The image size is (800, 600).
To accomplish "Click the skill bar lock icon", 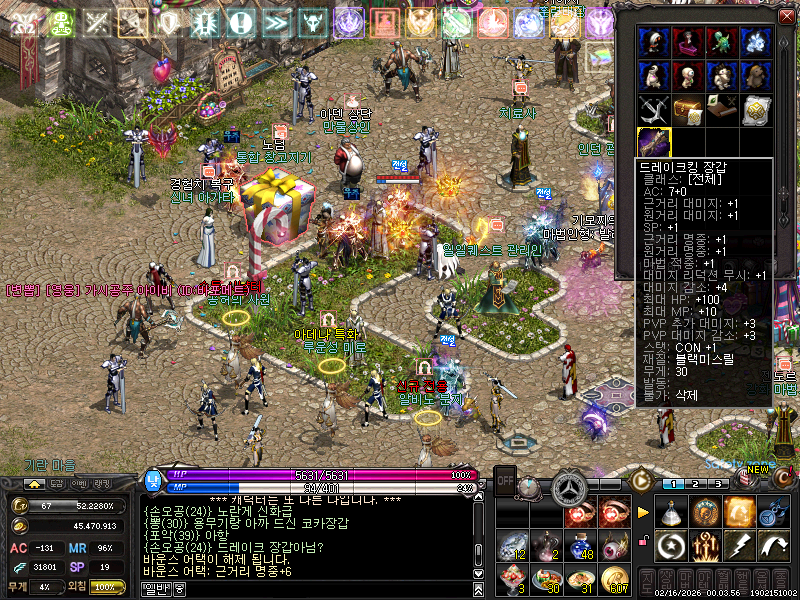I will coord(645,542).
